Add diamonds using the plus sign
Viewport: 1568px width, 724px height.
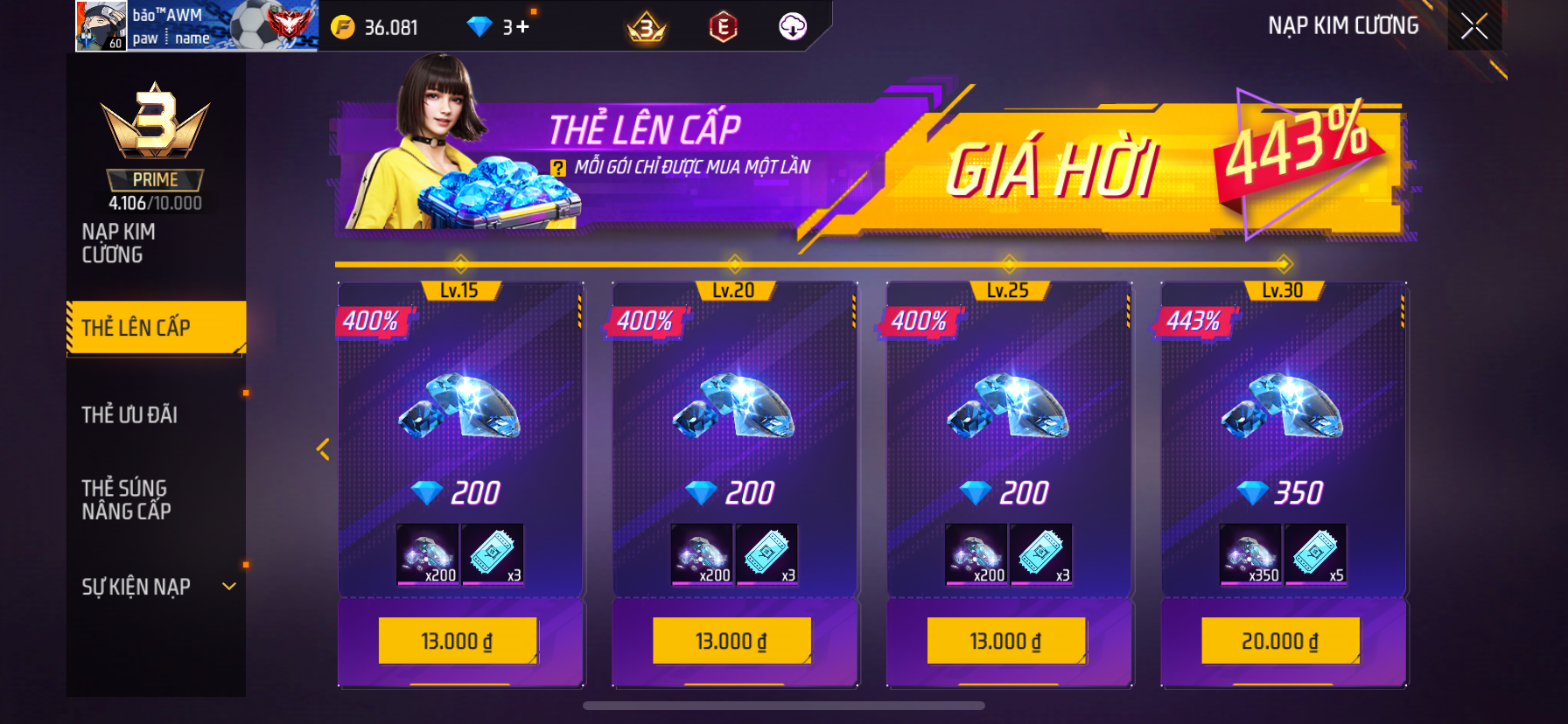tap(522, 27)
